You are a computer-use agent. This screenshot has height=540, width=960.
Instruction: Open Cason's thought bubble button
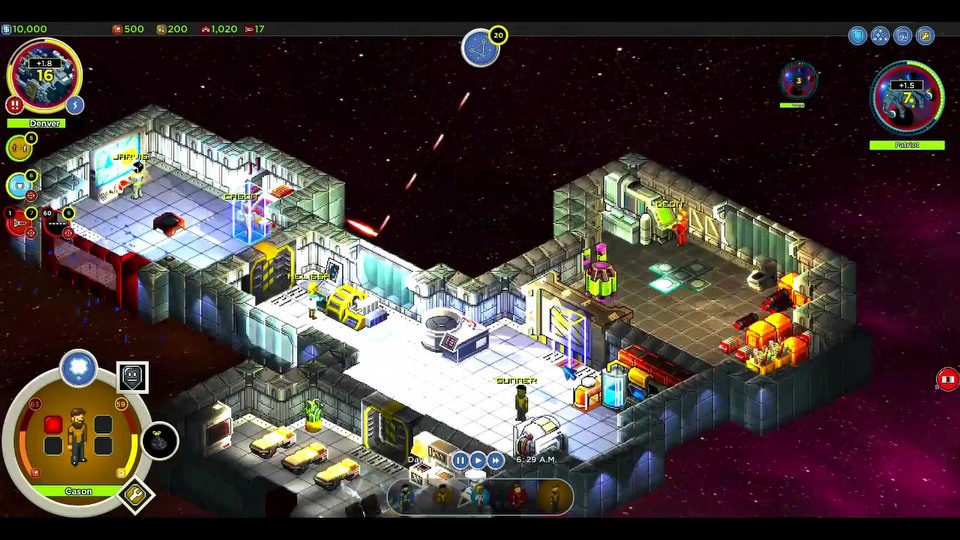[77, 368]
